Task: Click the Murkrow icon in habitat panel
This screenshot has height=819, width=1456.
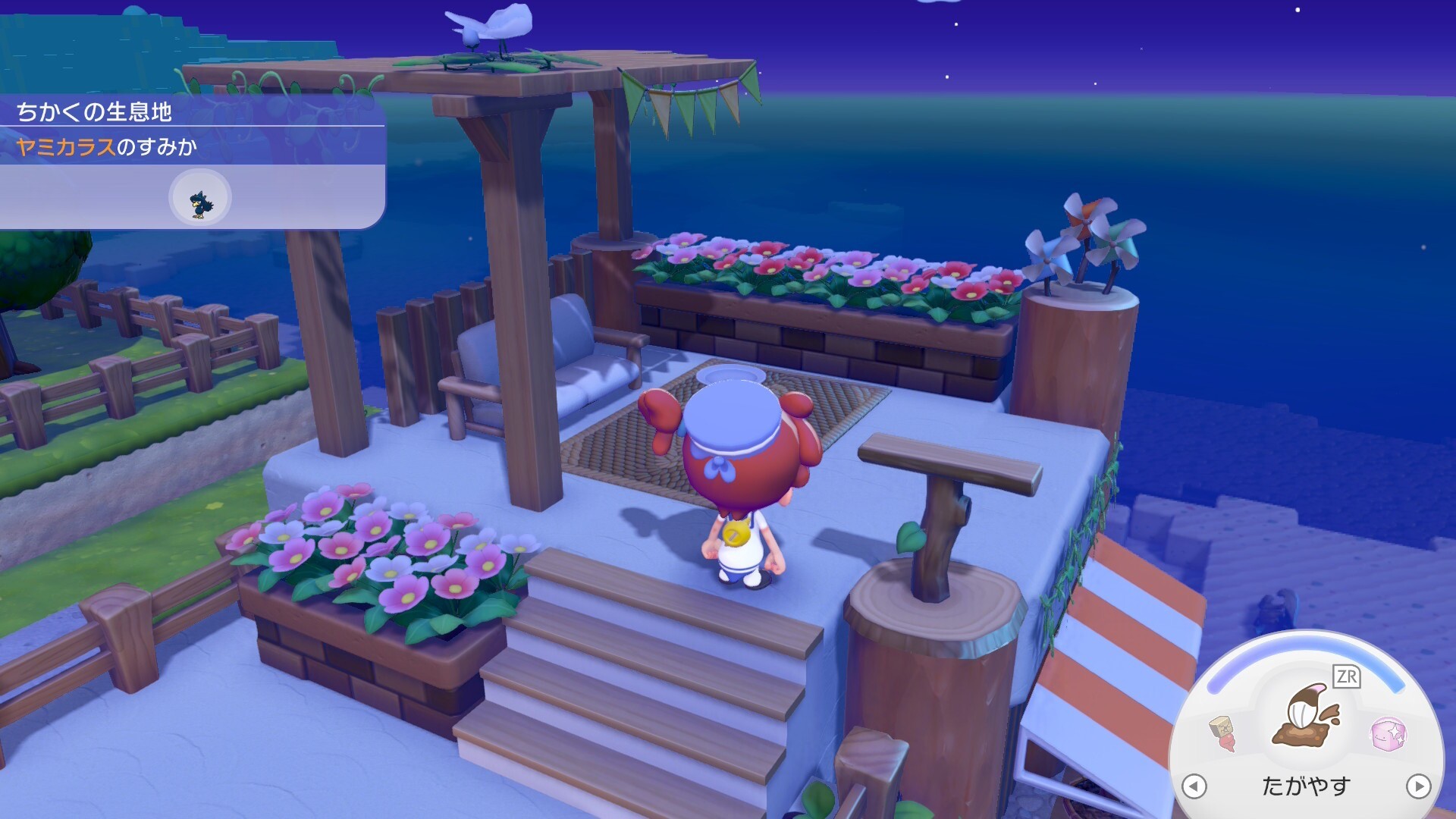Action: pyautogui.click(x=200, y=199)
